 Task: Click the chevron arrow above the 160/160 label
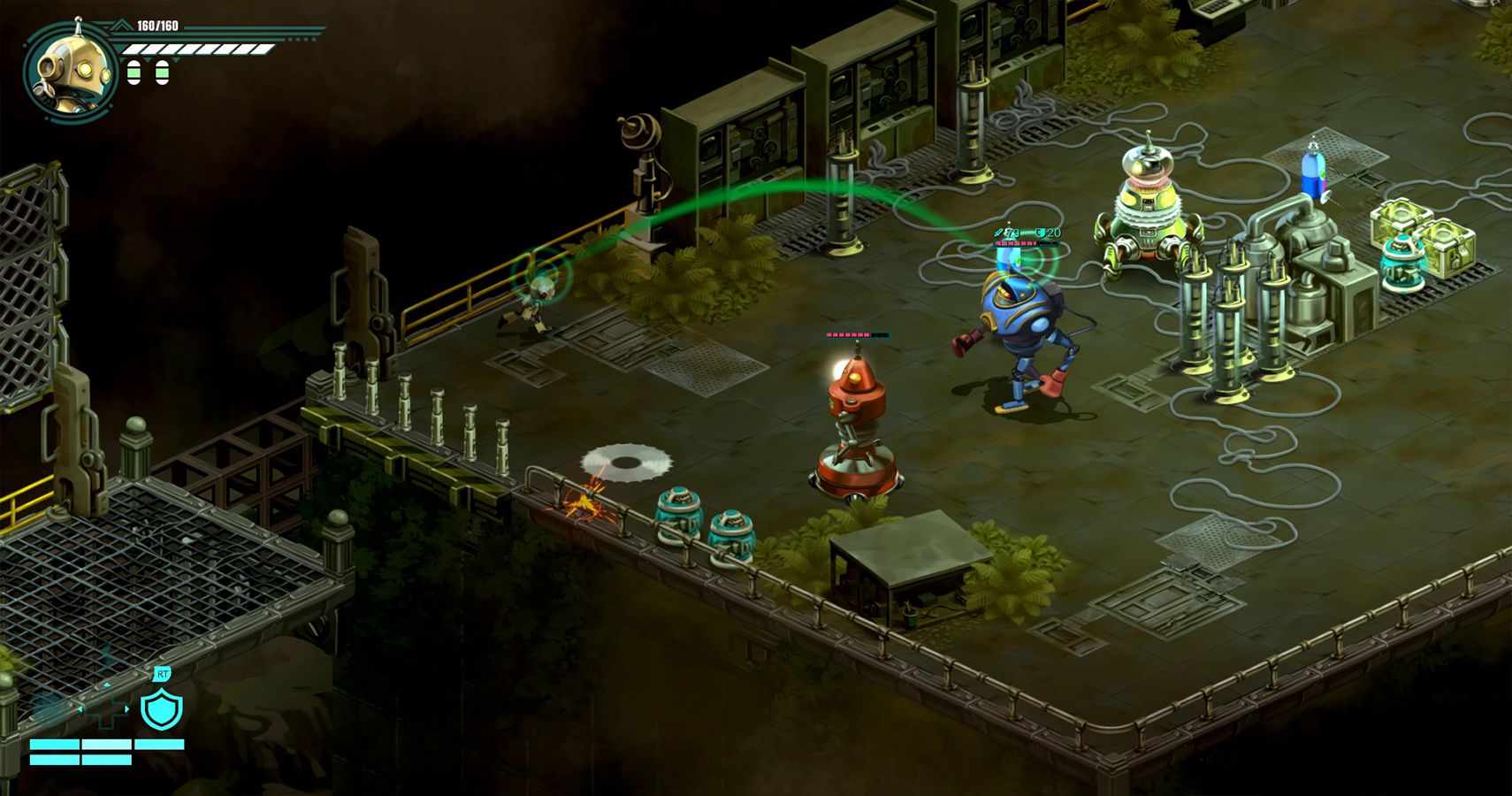click(x=121, y=24)
